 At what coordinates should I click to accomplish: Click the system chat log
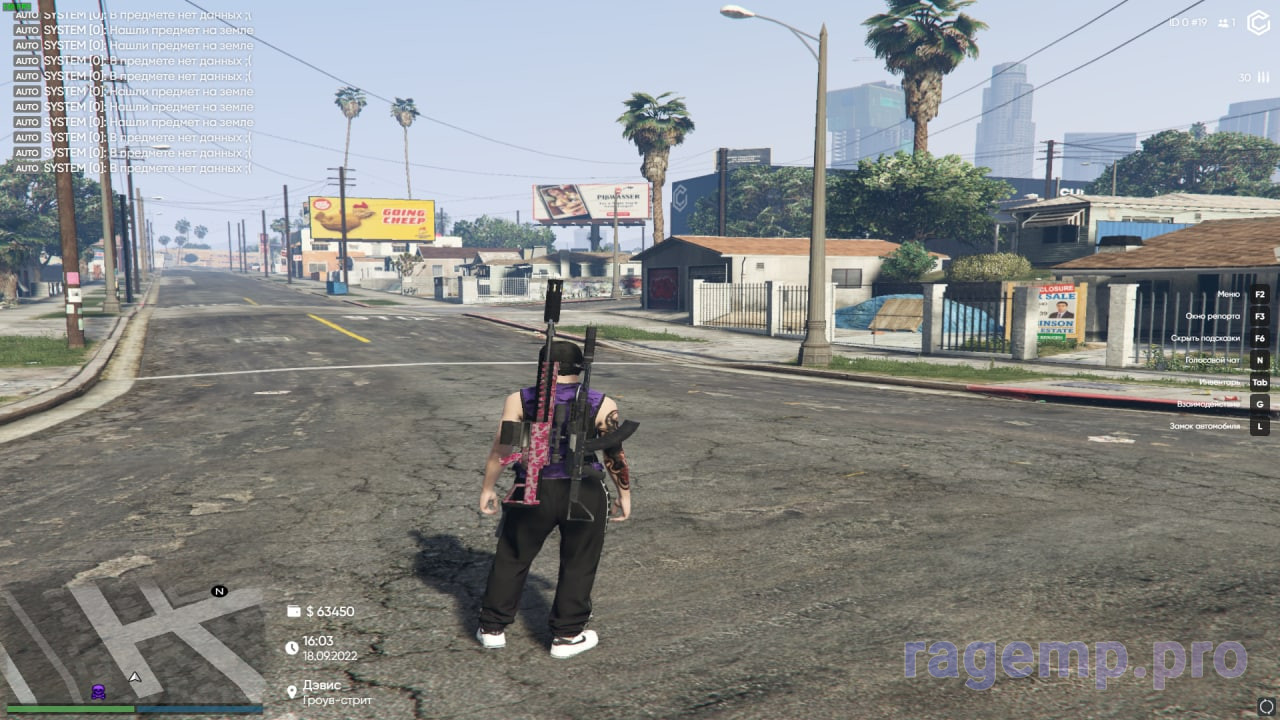click(133, 92)
